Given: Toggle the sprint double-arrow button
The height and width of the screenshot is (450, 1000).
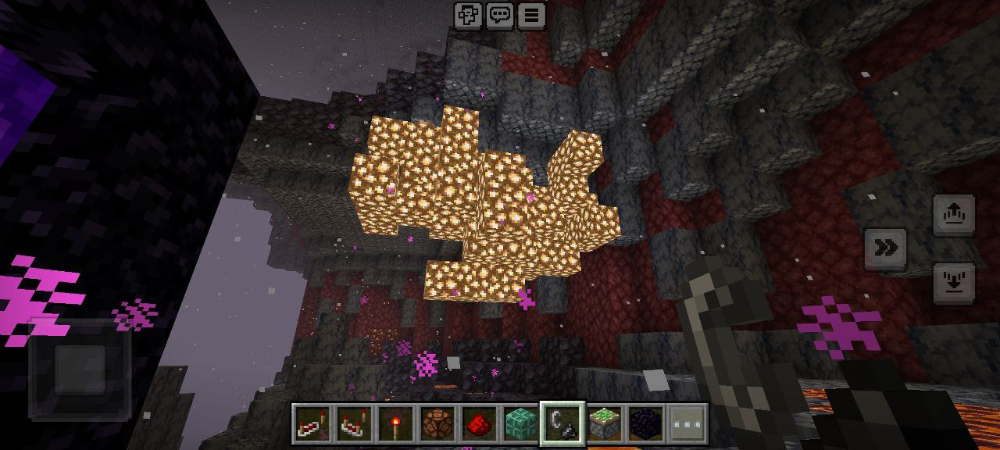Looking at the screenshot, I should pyautogui.click(x=885, y=249).
